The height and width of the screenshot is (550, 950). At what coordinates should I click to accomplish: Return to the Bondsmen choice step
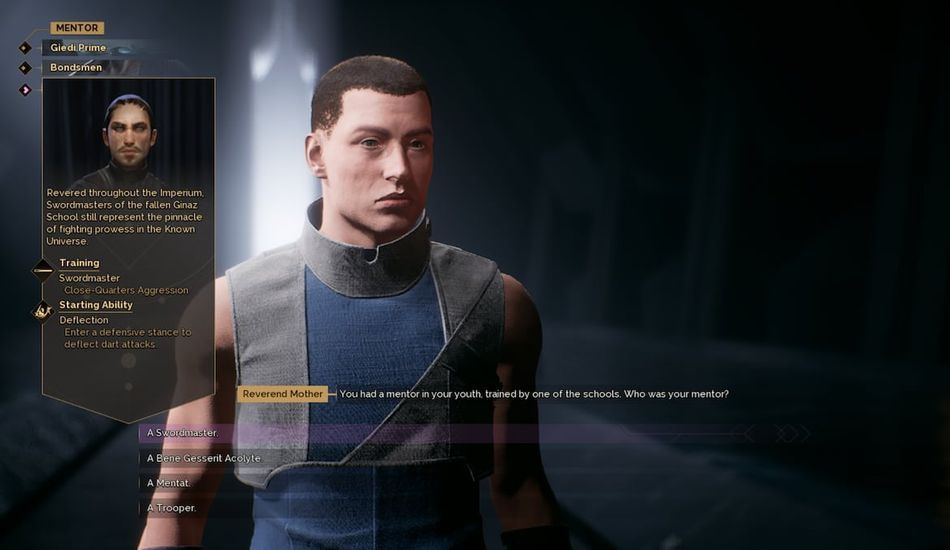coord(76,68)
